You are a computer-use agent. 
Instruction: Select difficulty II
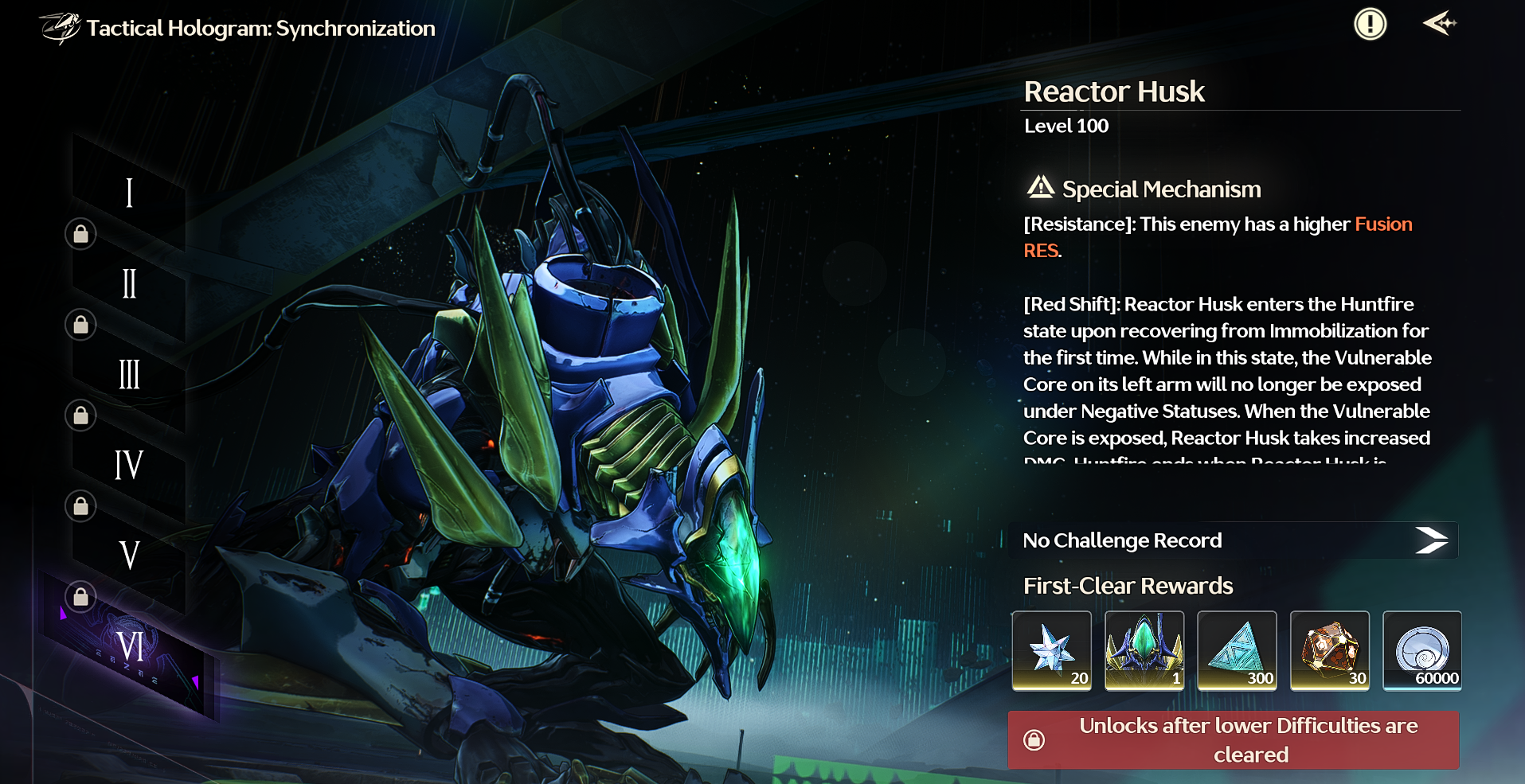129,284
